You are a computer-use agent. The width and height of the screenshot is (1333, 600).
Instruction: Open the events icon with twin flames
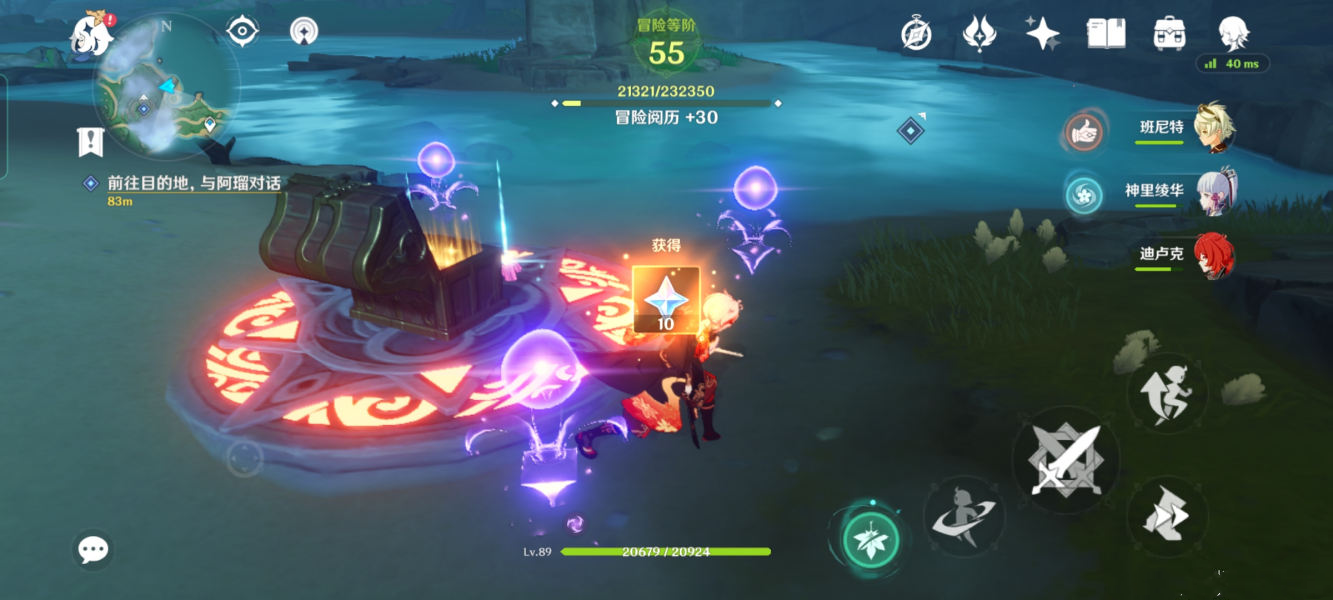[x=979, y=34]
